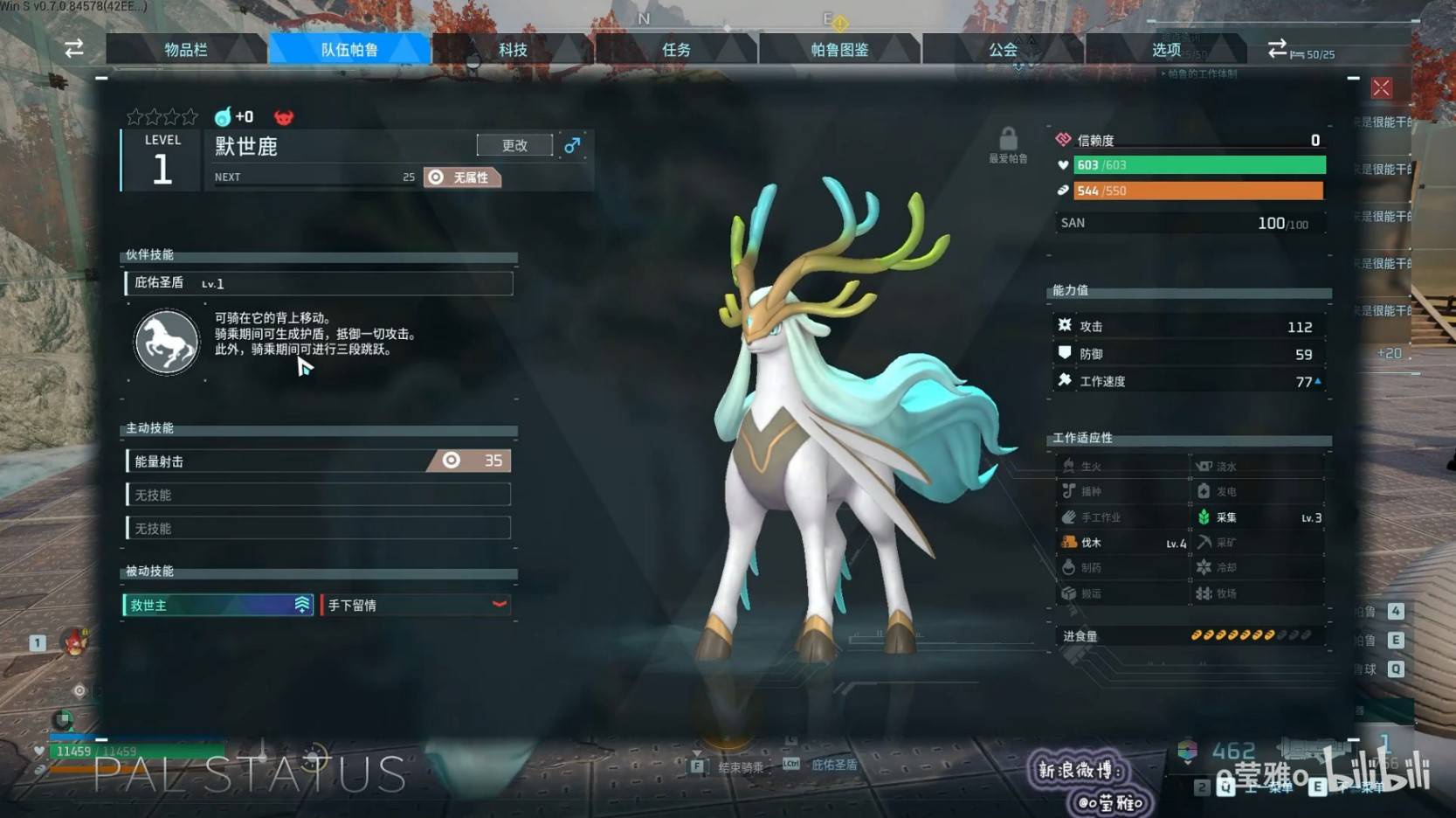1456x818 pixels.
Task: Open the 帕鲁图鉴 Paldeck tab
Action: [x=839, y=50]
